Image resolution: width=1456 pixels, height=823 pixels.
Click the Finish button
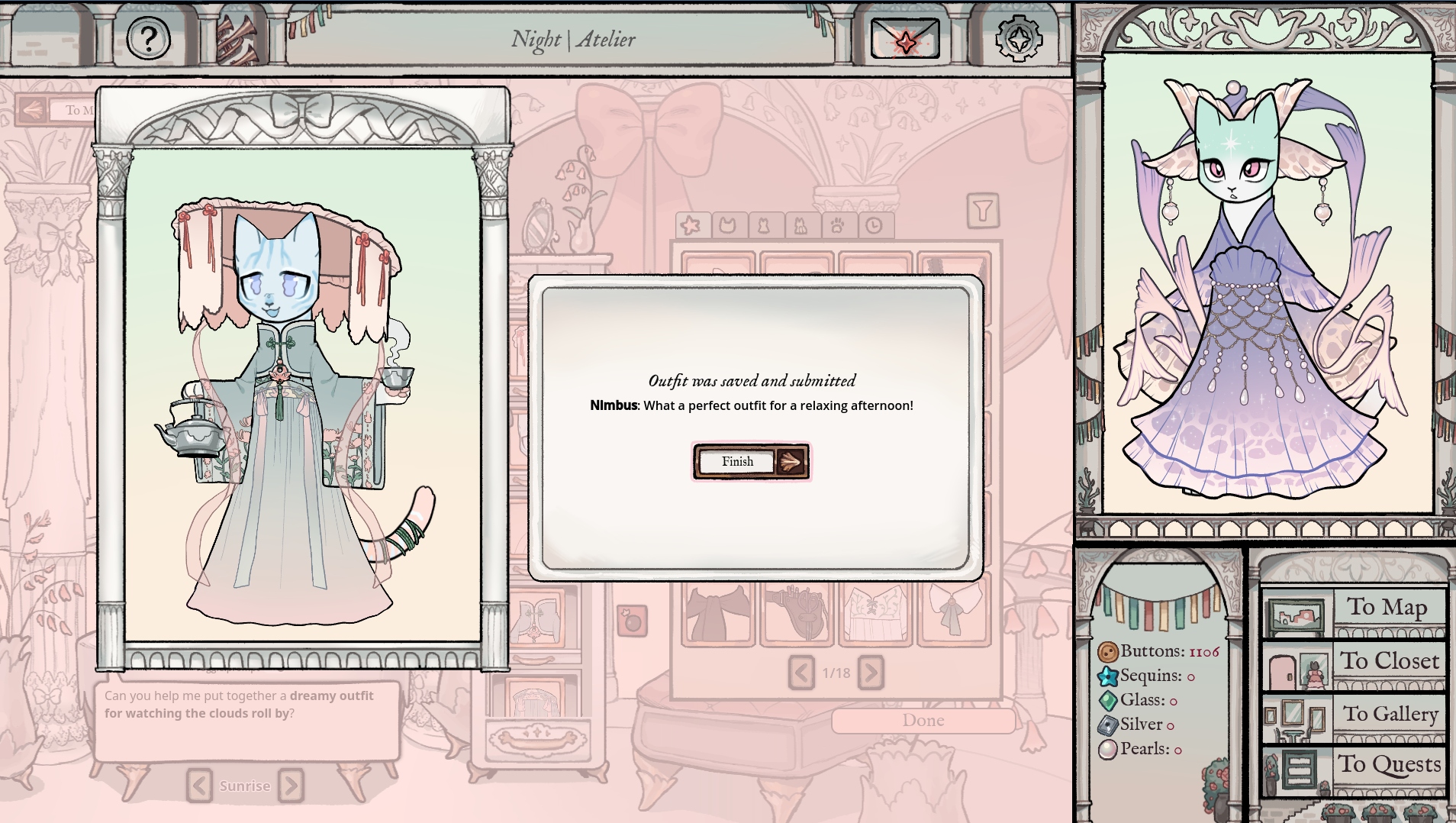[x=751, y=462]
